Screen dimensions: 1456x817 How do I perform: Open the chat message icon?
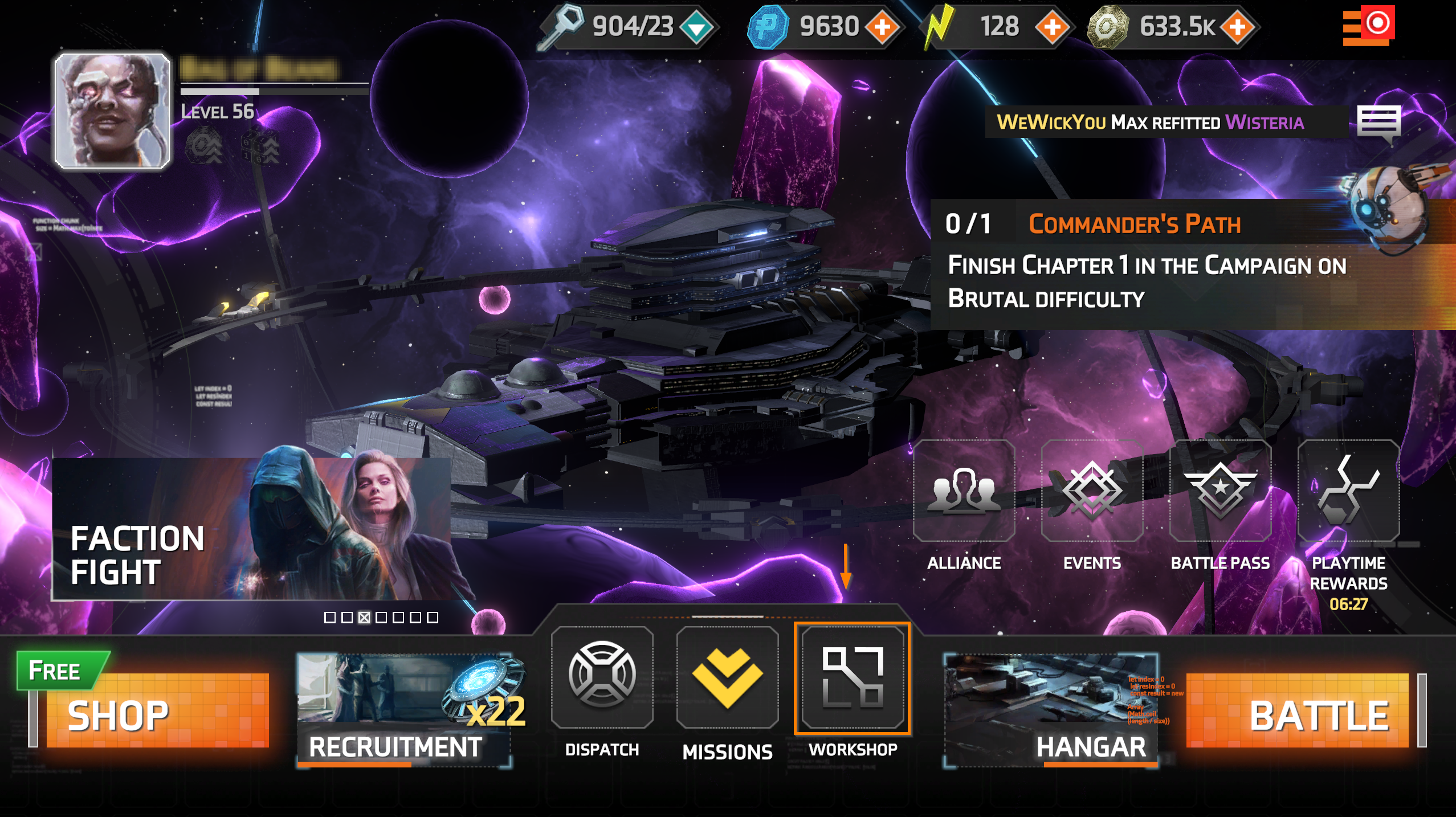(1378, 123)
